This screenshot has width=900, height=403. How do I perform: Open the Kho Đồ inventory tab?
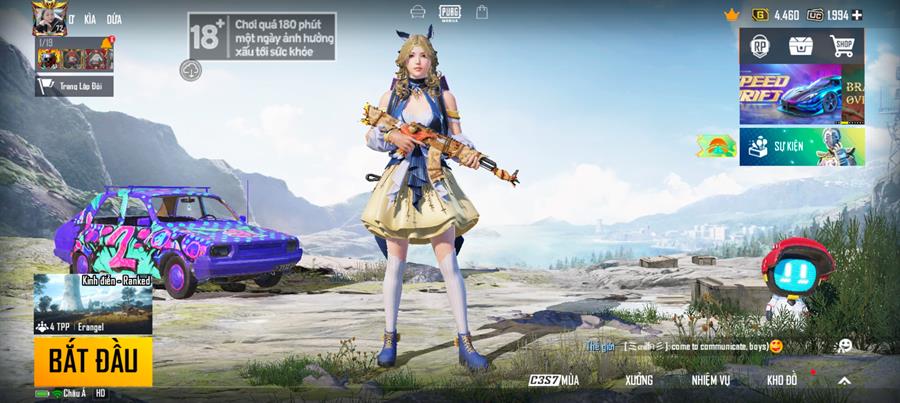pyautogui.click(x=781, y=381)
